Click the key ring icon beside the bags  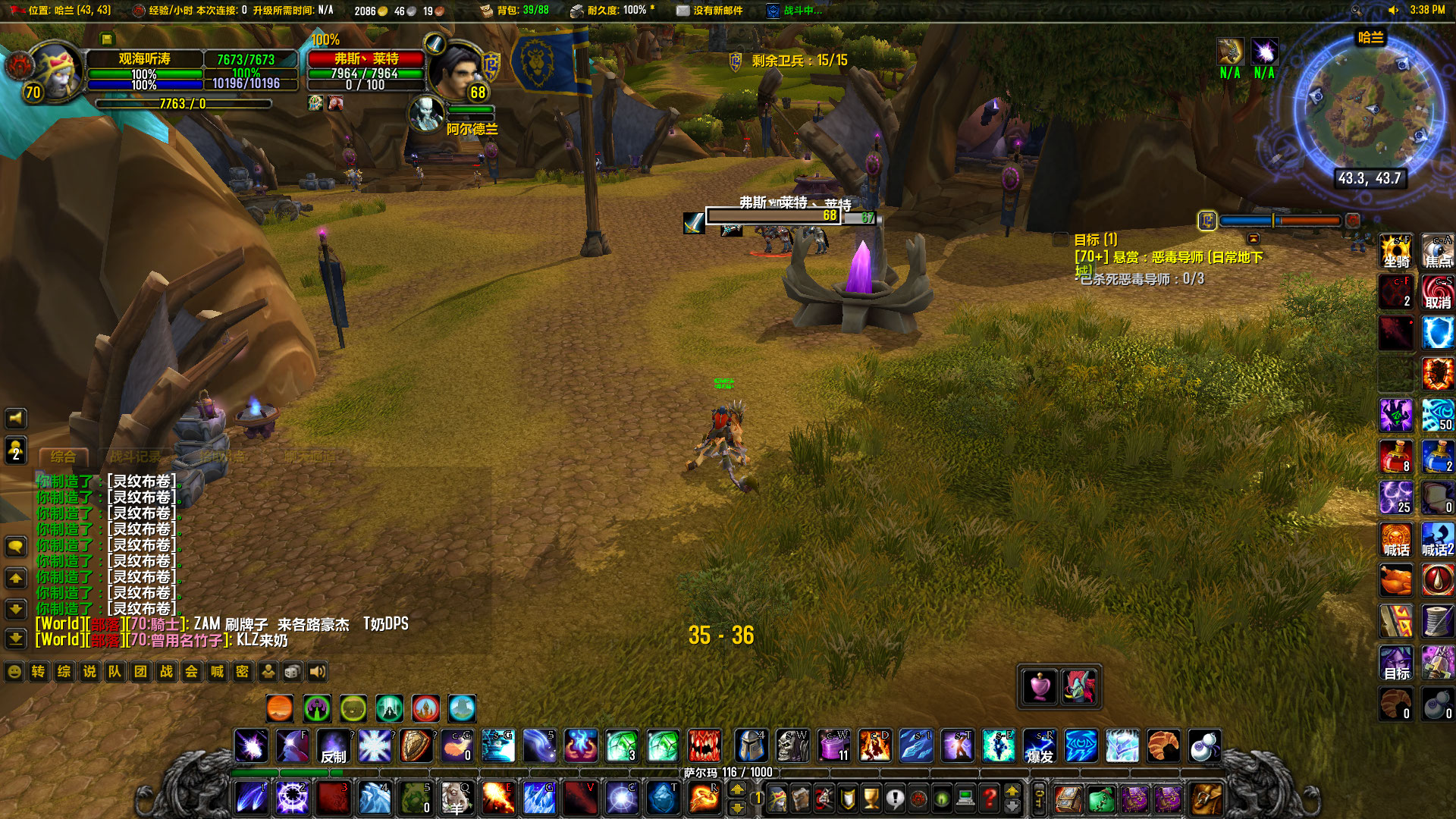point(1037,798)
